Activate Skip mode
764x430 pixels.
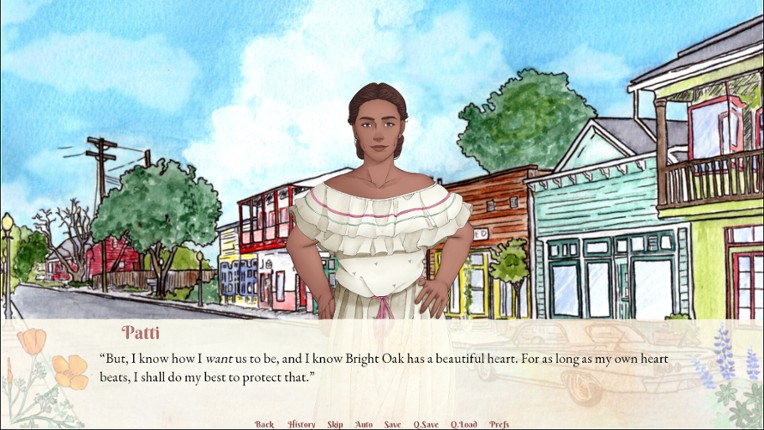[335, 424]
